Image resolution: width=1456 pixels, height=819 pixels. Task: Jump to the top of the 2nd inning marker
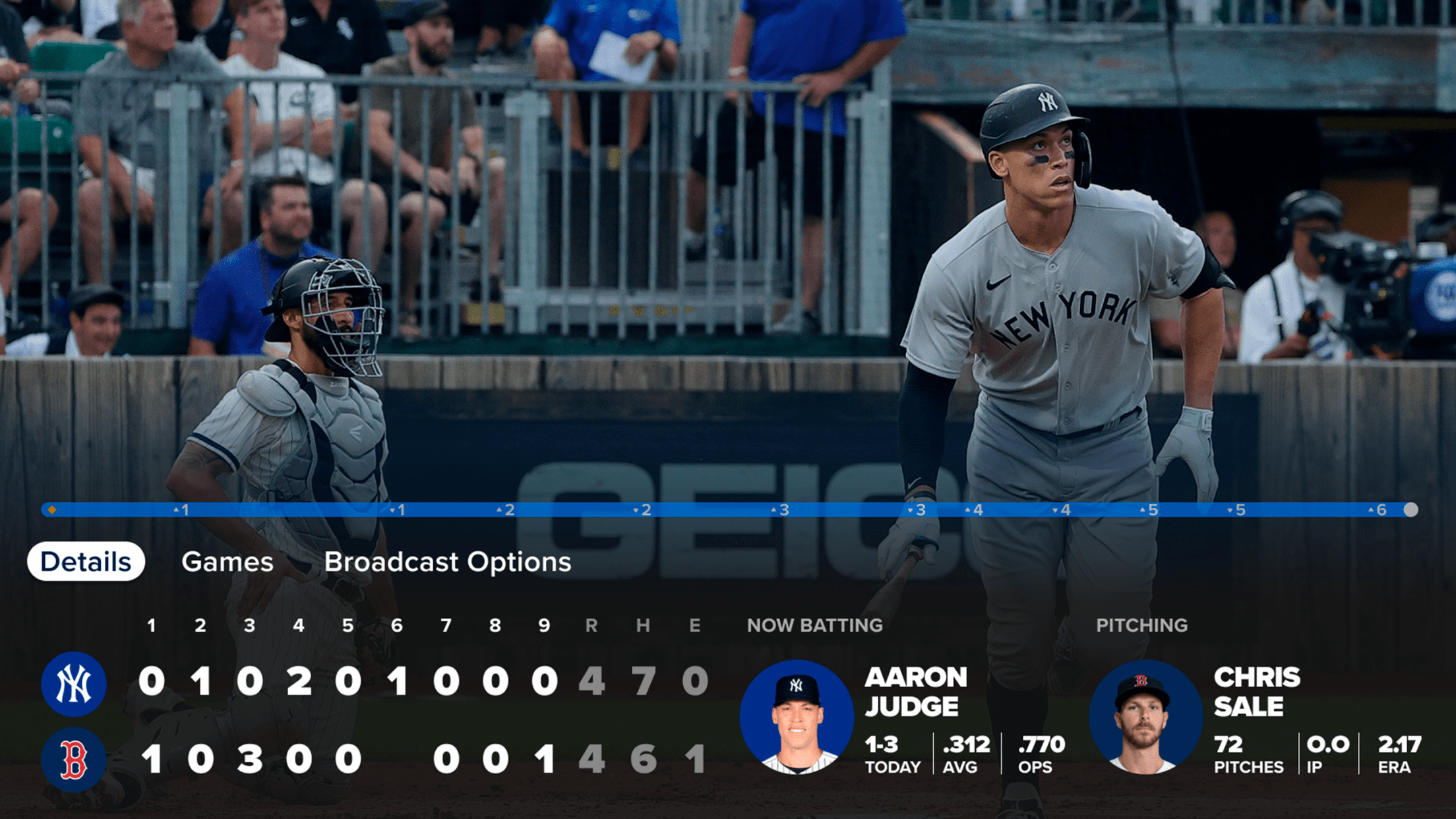point(504,508)
